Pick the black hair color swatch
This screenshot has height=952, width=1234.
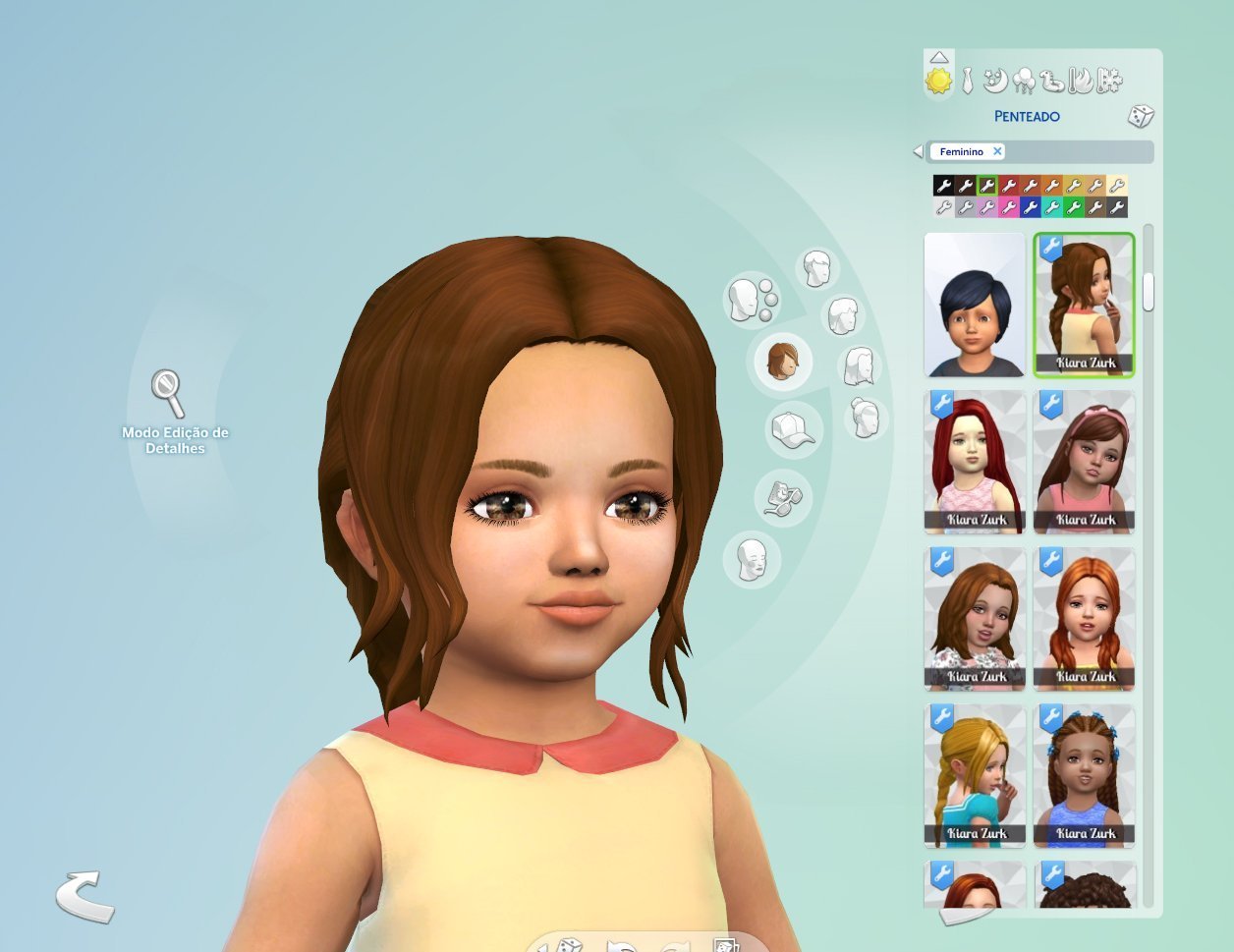(943, 186)
